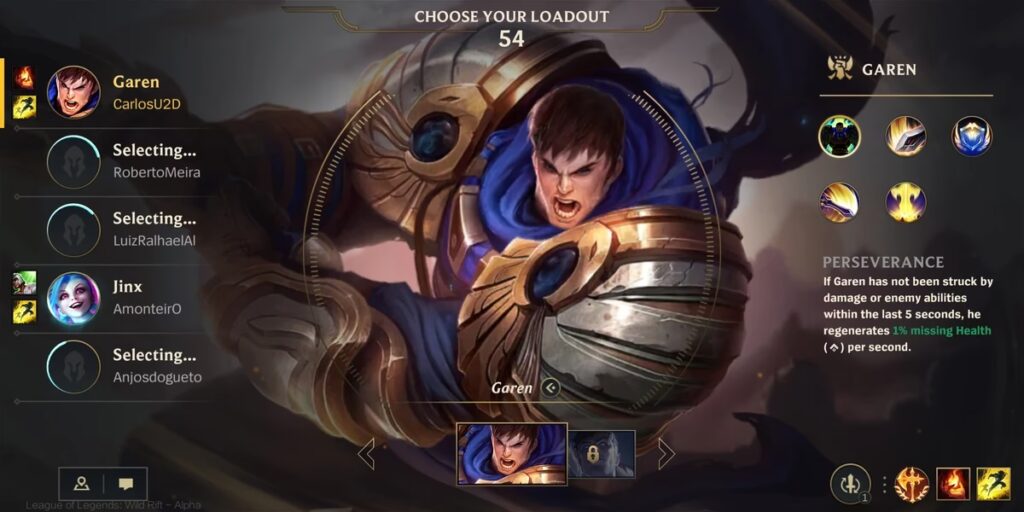Inspect Garen's Judgment spin ability
Screen dimensions: 1024x512
point(839,202)
